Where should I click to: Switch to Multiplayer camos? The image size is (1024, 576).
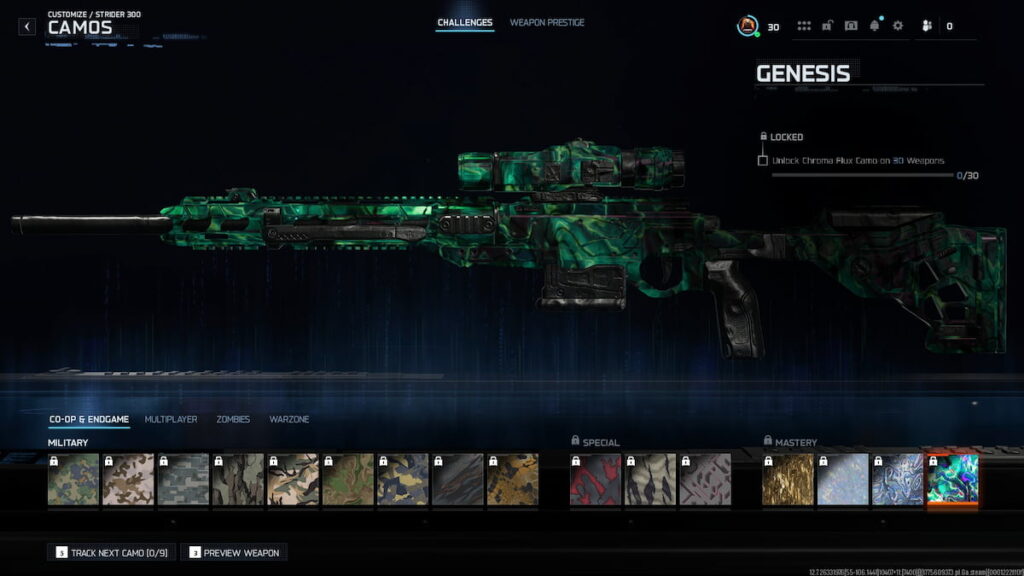(171, 419)
